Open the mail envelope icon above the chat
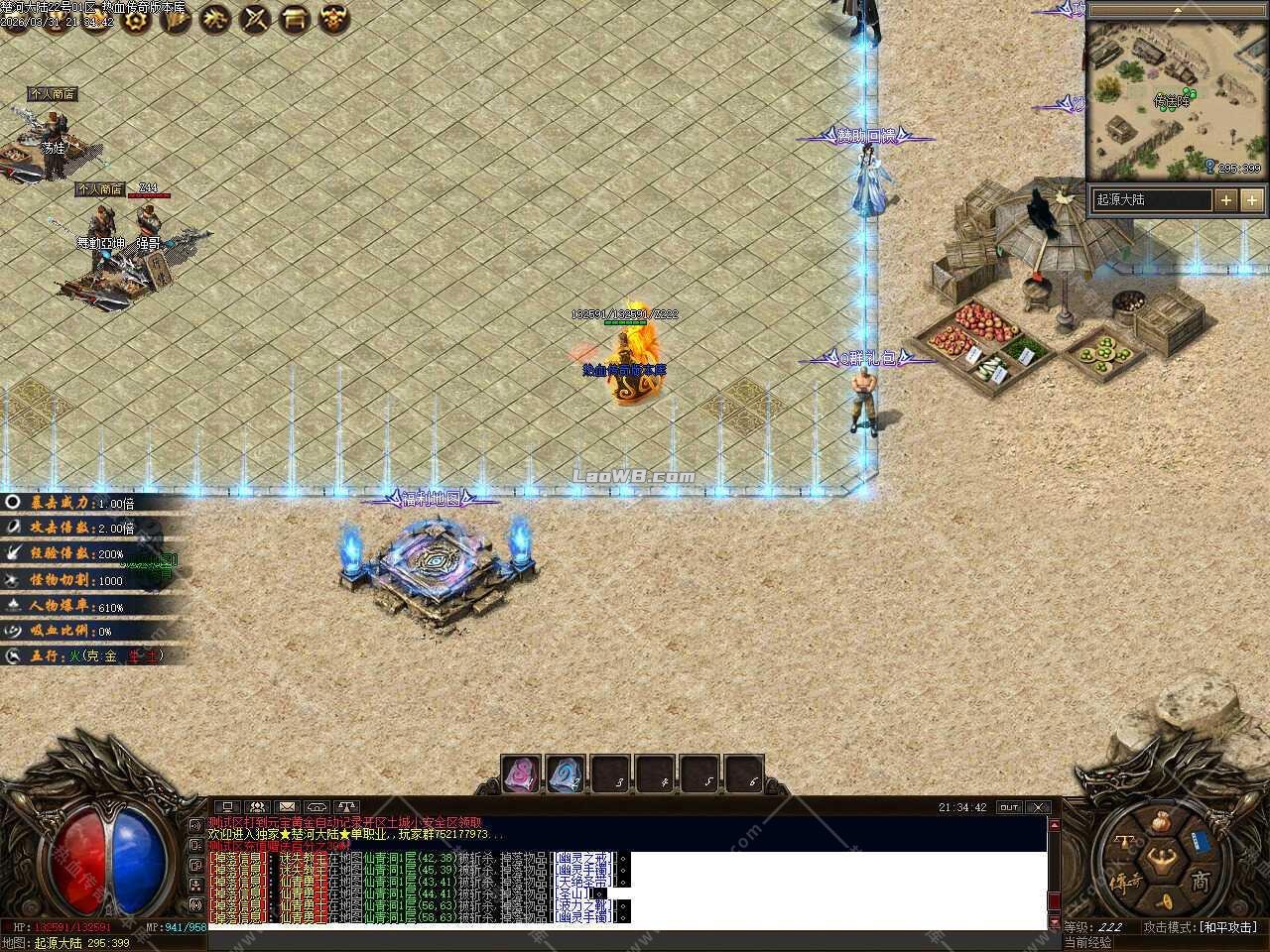1270x952 pixels. (287, 806)
